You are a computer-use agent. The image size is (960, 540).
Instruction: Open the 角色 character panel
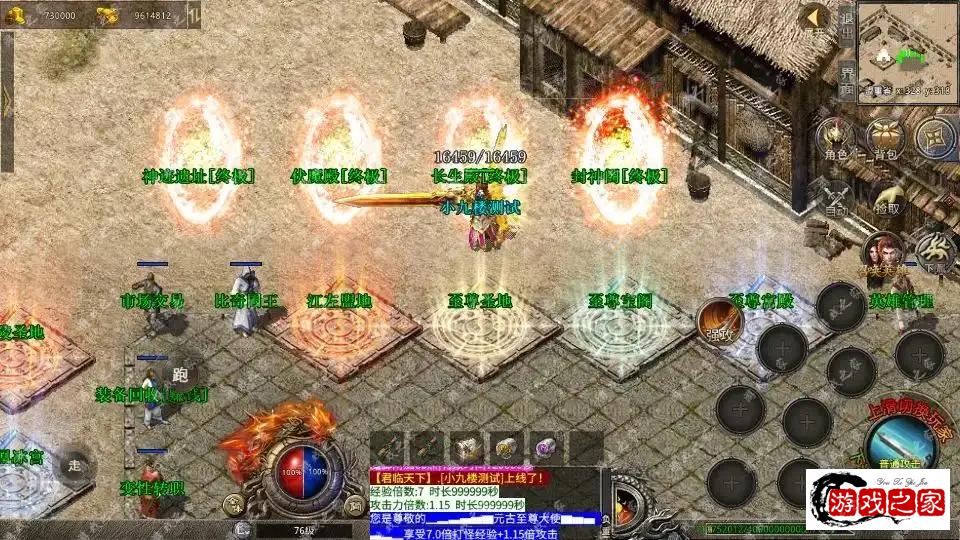click(835, 137)
